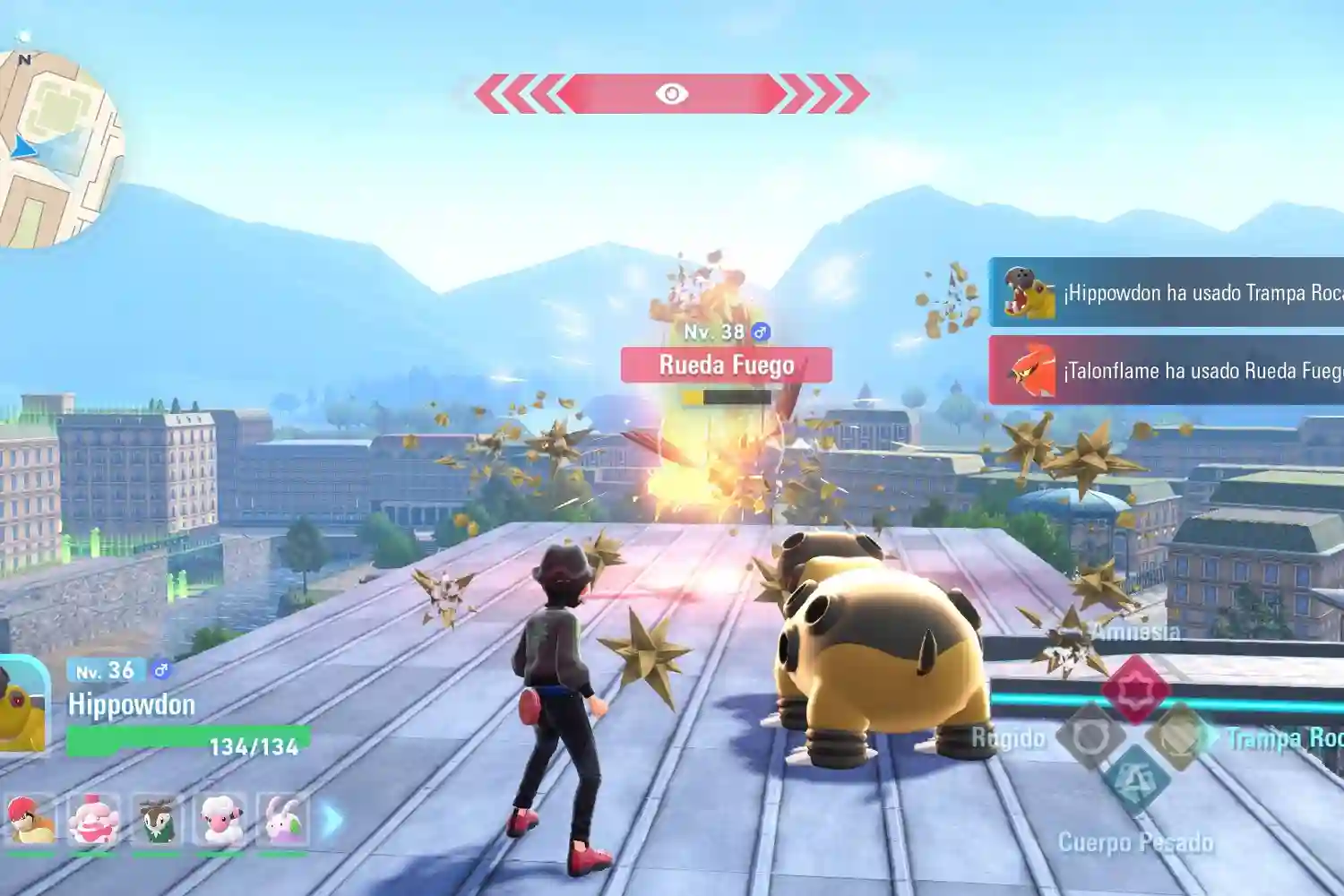Switch to Slurpuff in the party
Screen dimensions: 1344x896
tap(93, 820)
